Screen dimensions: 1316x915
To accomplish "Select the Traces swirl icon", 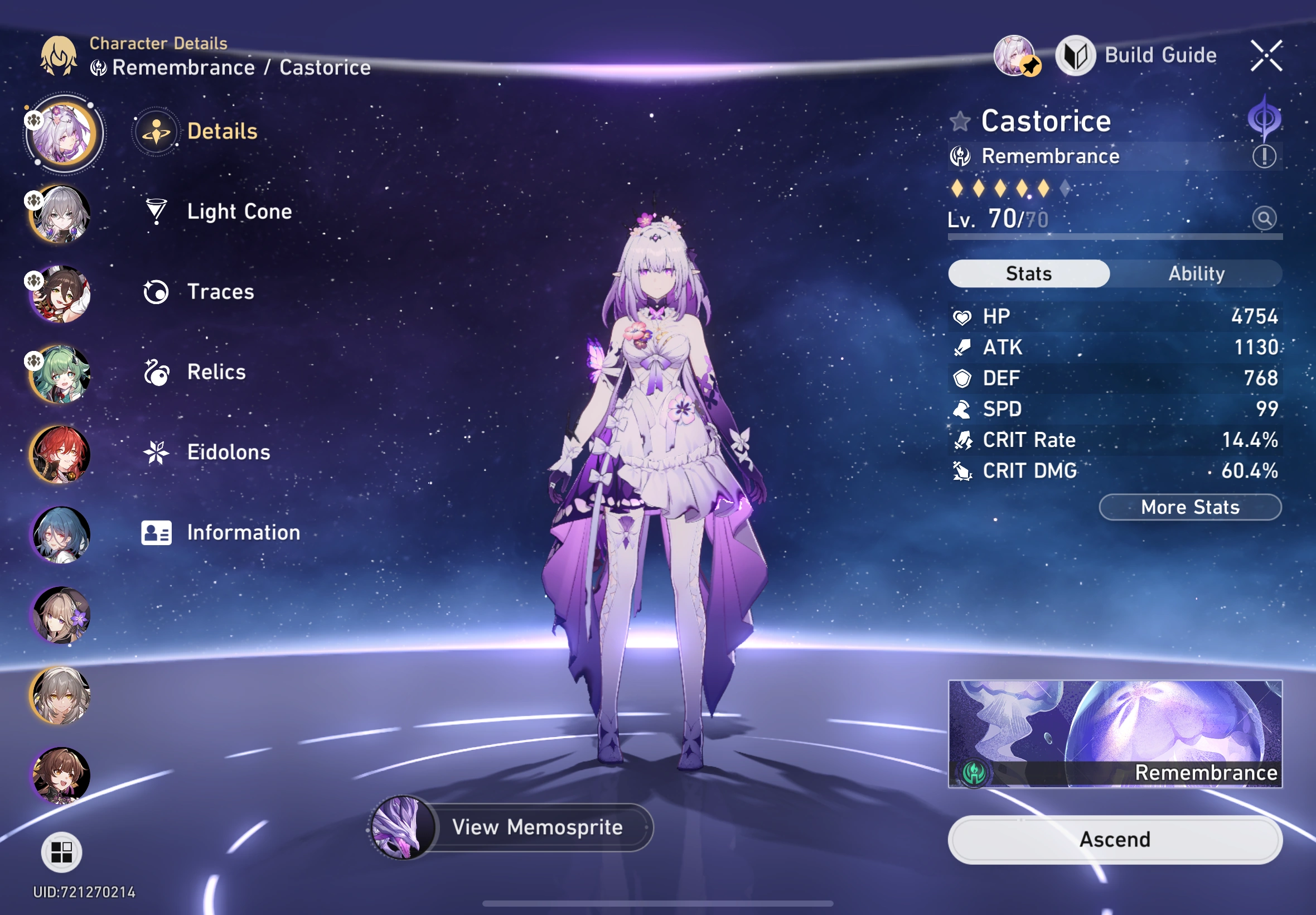I will (x=156, y=292).
